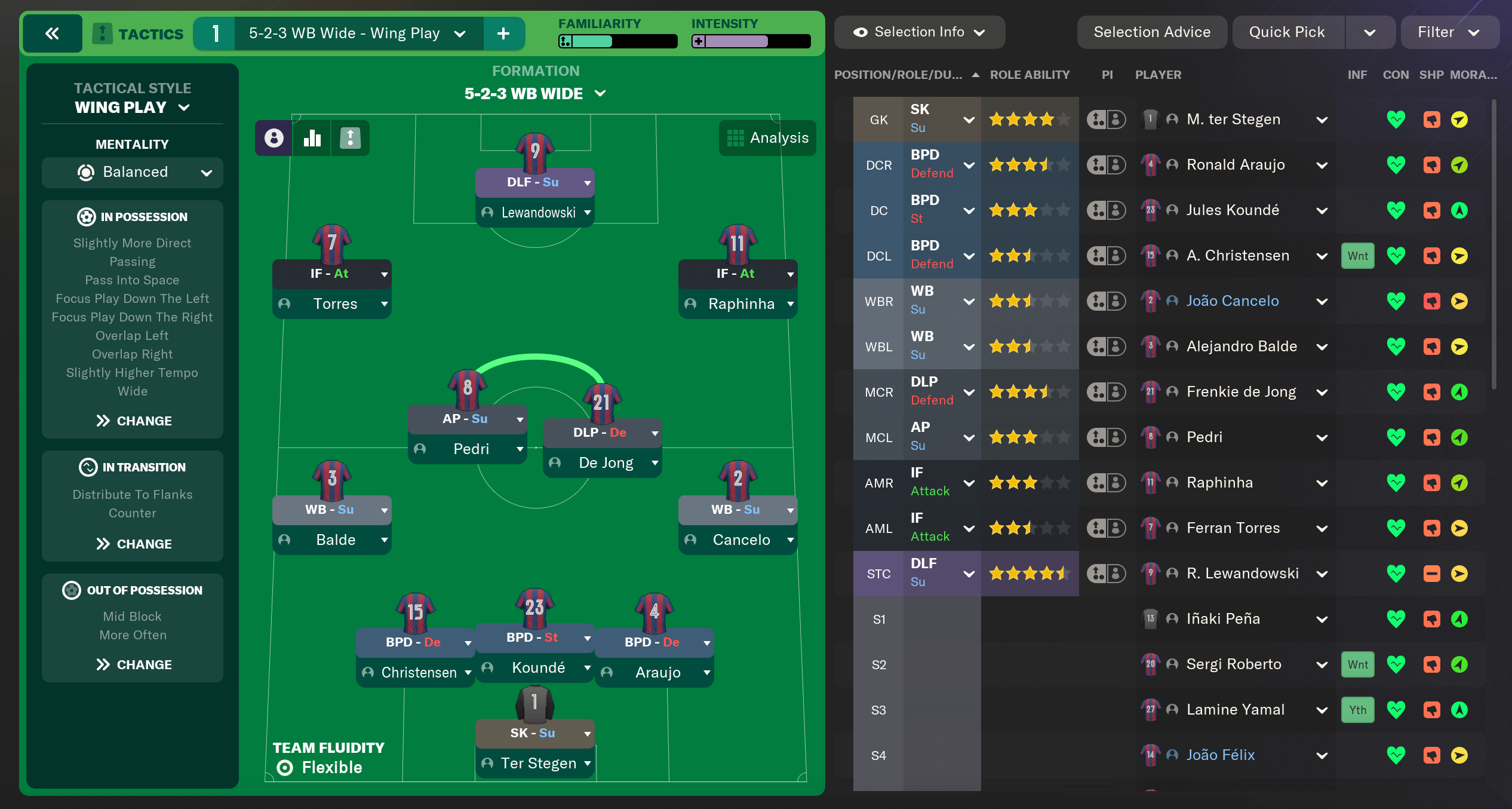Open the Selection Info menu
1512x809 pixels.
coord(920,32)
